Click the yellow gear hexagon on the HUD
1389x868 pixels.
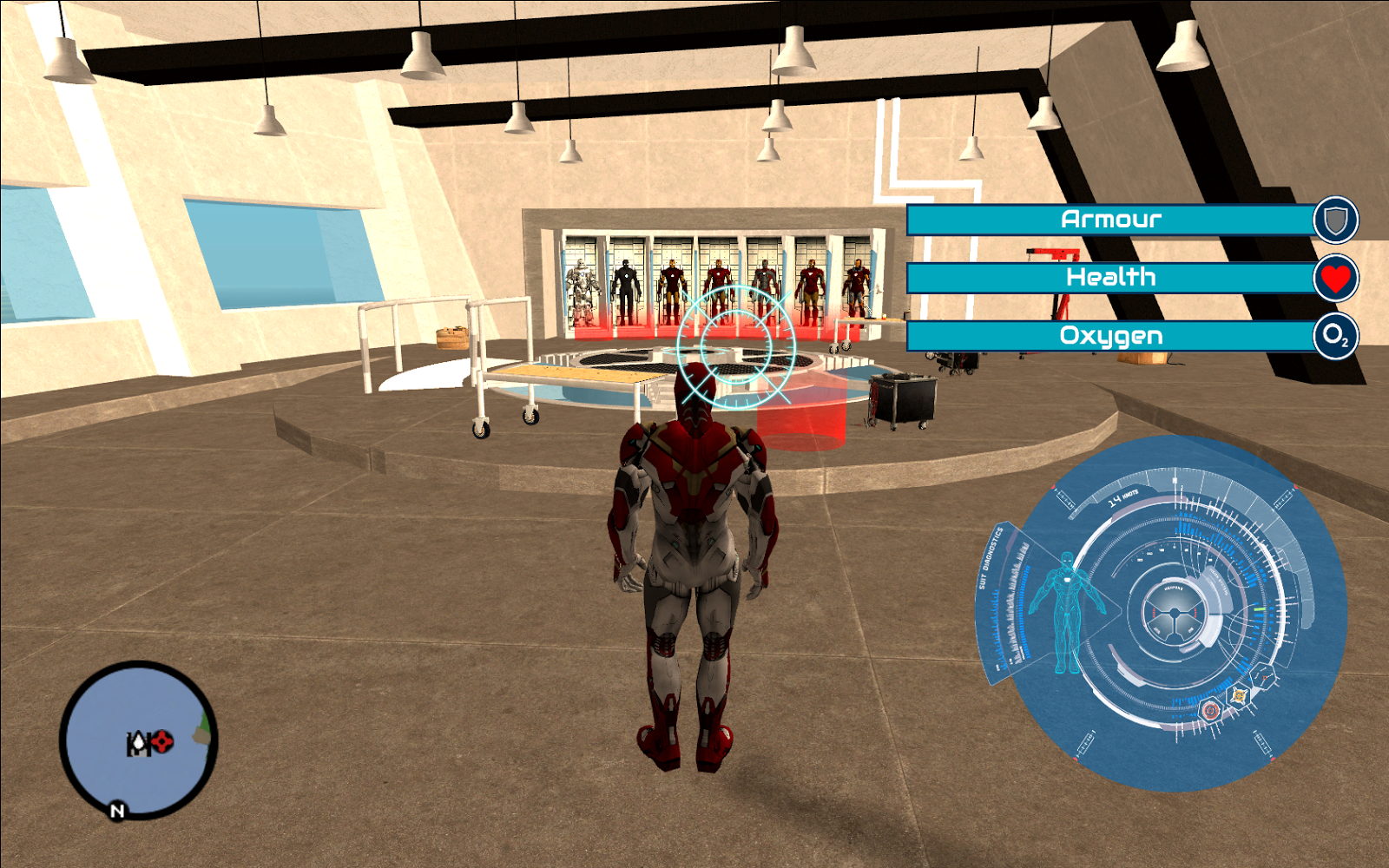[1240, 695]
